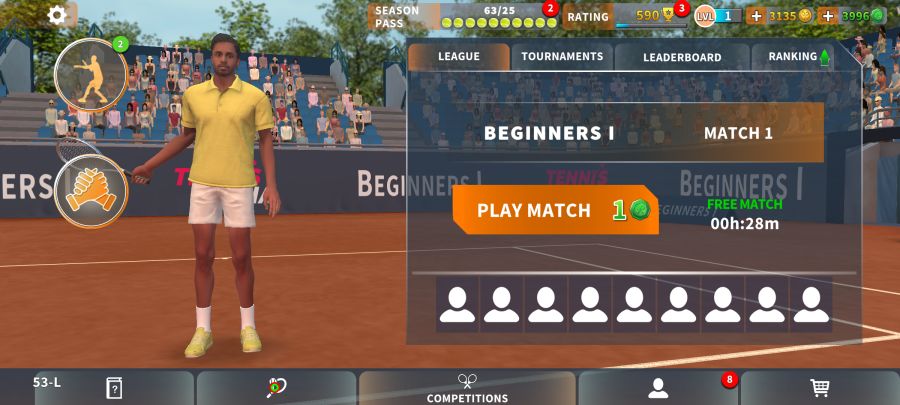The height and width of the screenshot is (405, 900).
Task: Select the Competitions tab in bottom bar
Action: tap(467, 388)
